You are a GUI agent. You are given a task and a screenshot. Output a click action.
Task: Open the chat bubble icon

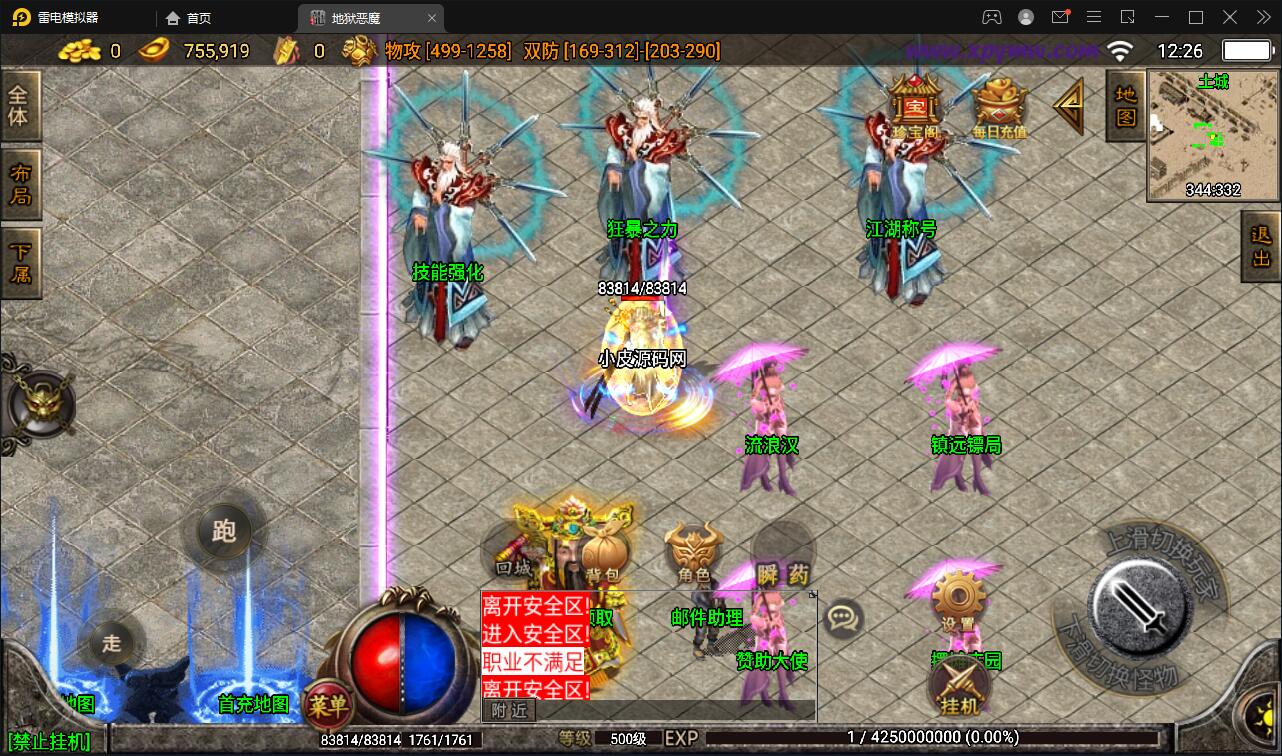[843, 619]
